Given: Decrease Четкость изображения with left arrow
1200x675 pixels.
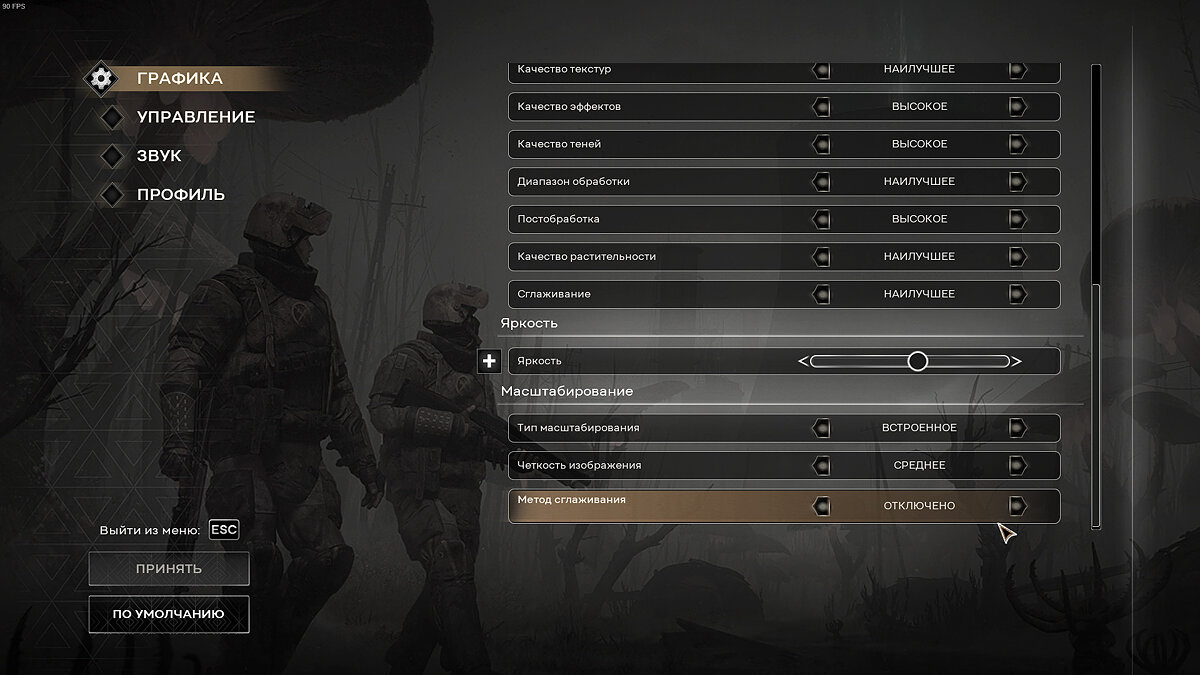Looking at the screenshot, I should pos(821,465).
